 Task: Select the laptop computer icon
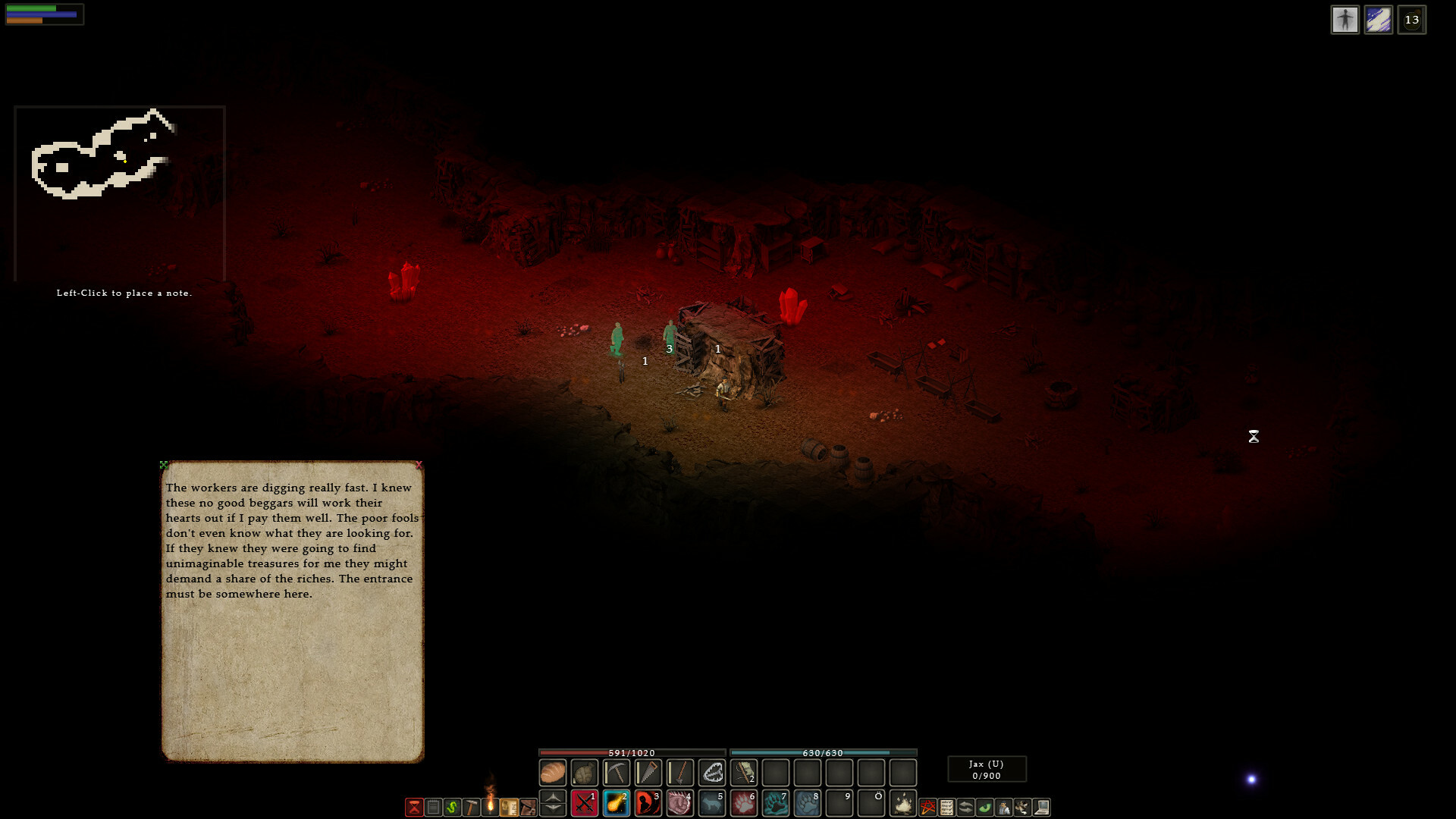1043,808
